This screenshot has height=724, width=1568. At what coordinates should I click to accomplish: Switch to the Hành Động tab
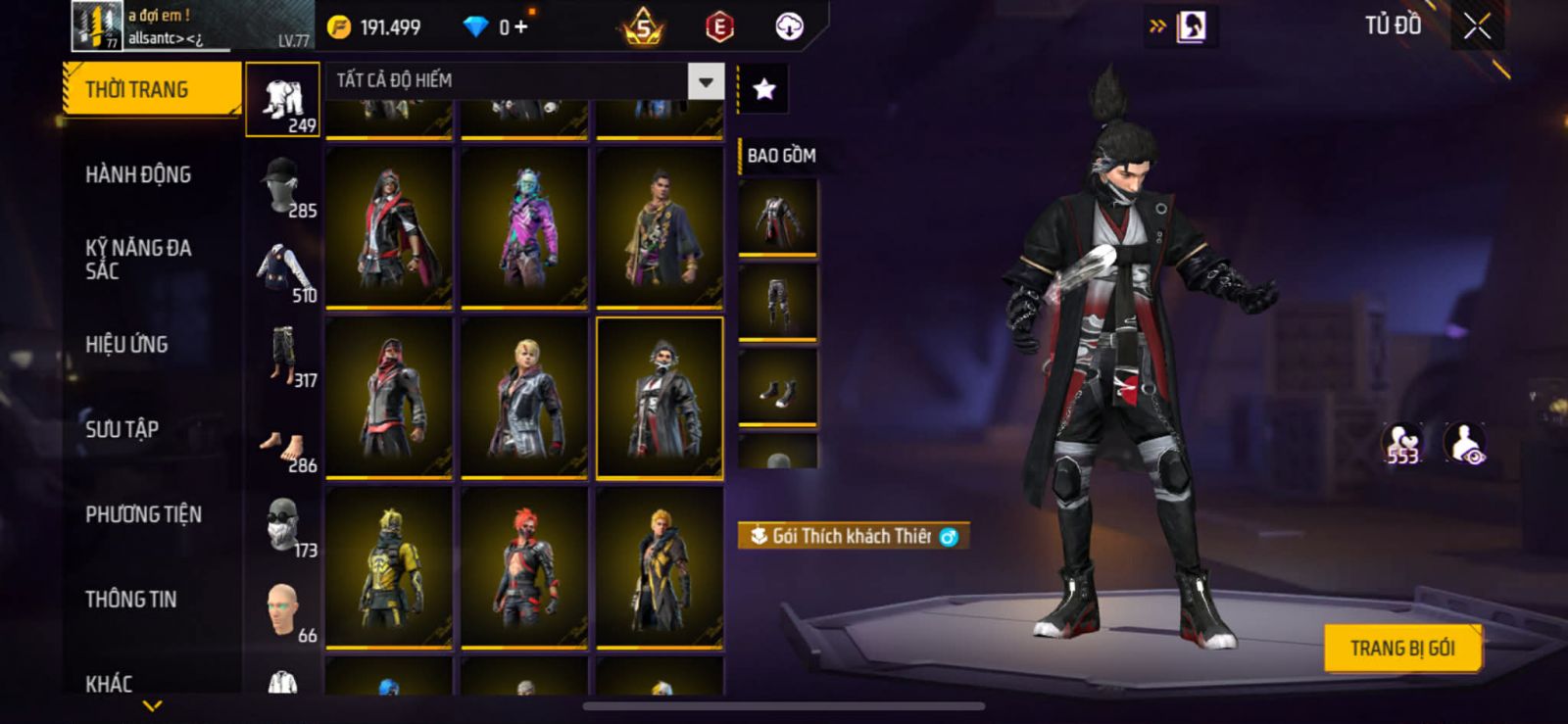(x=138, y=174)
